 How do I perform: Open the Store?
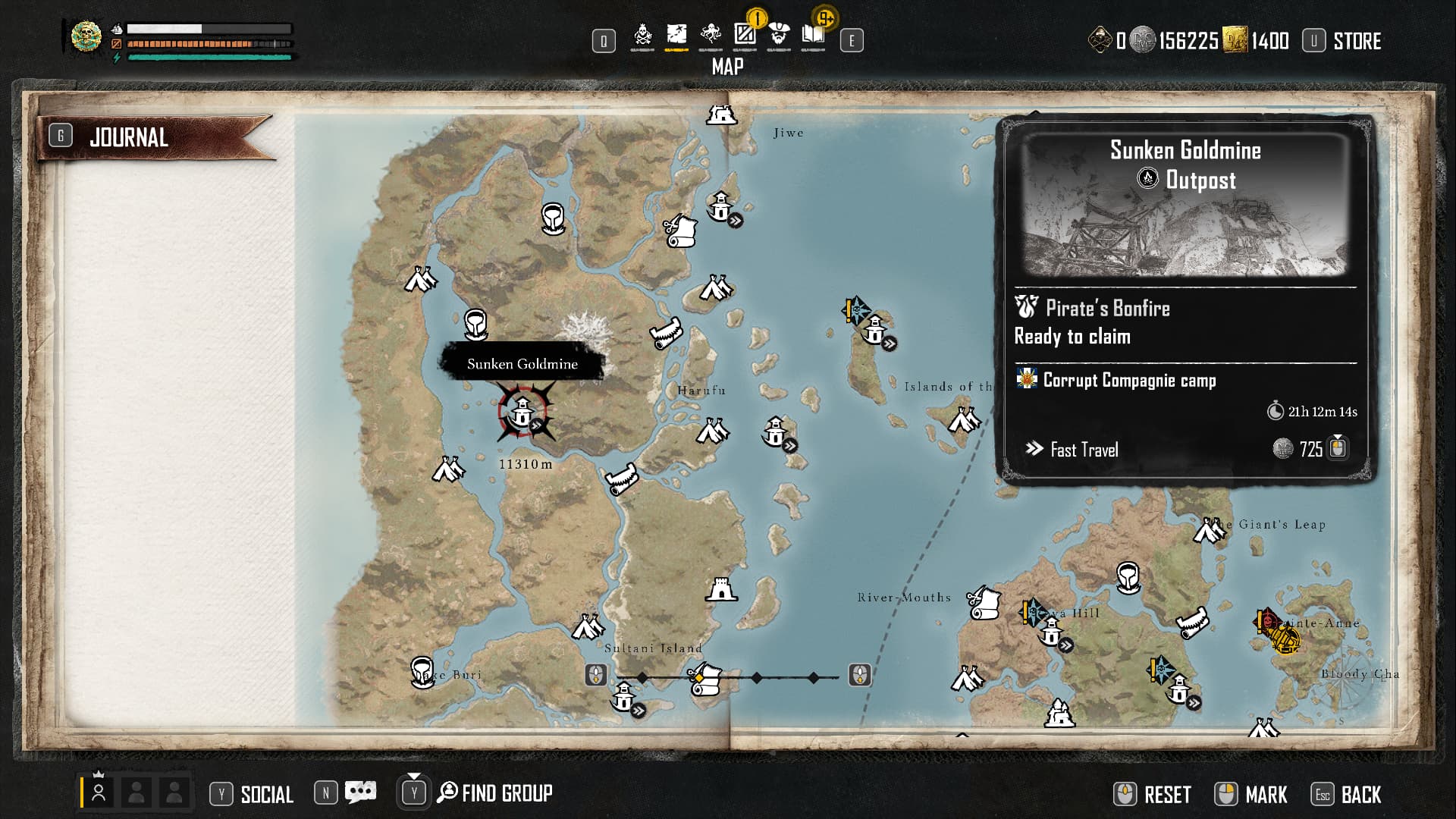click(1356, 41)
